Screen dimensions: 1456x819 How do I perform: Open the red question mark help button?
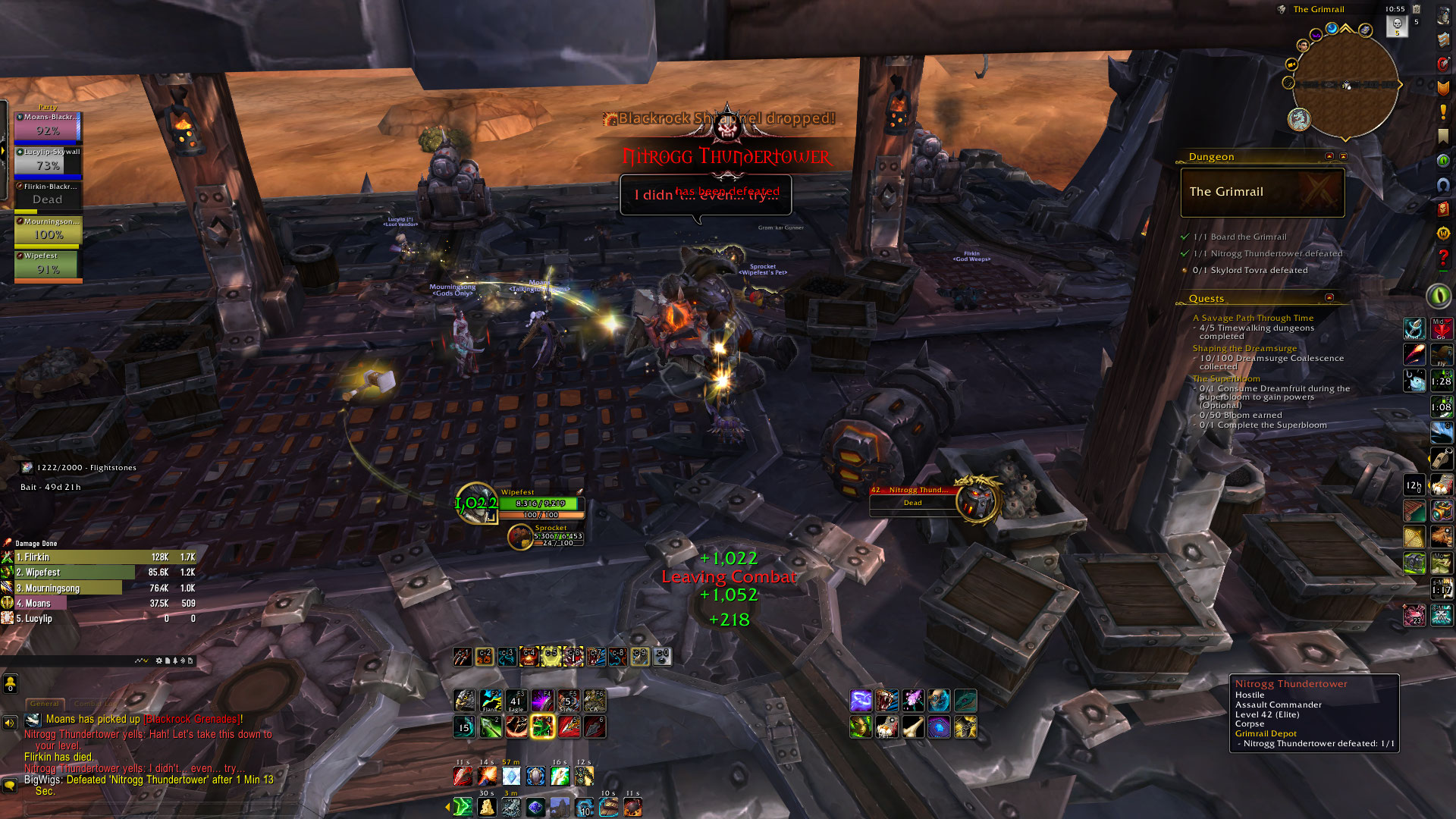(1442, 258)
